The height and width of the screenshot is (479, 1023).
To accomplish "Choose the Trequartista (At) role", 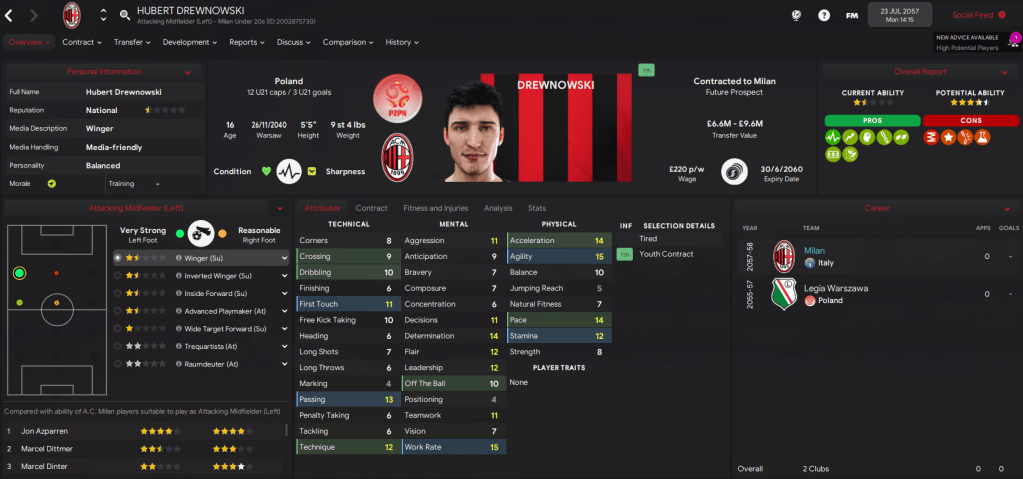I will (x=210, y=346).
